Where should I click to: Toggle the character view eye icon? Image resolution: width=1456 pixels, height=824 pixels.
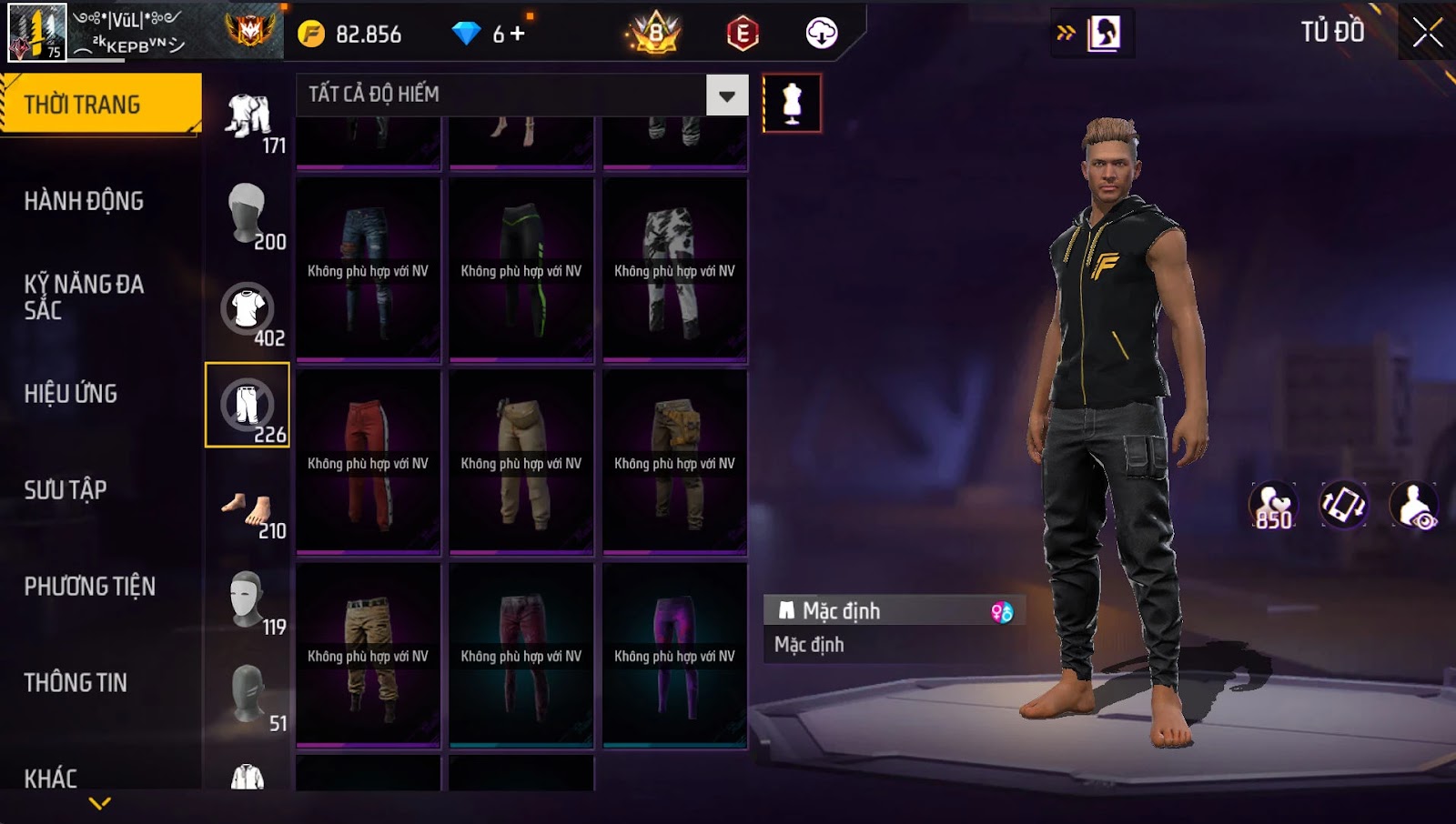coord(1415,506)
